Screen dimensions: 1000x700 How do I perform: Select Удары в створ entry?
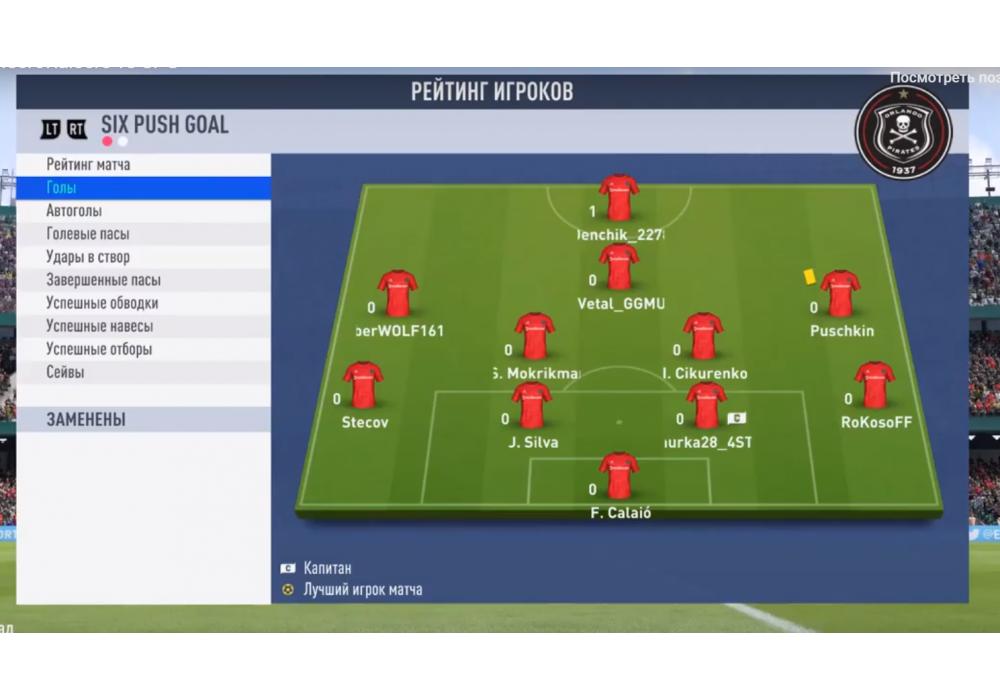[88, 257]
